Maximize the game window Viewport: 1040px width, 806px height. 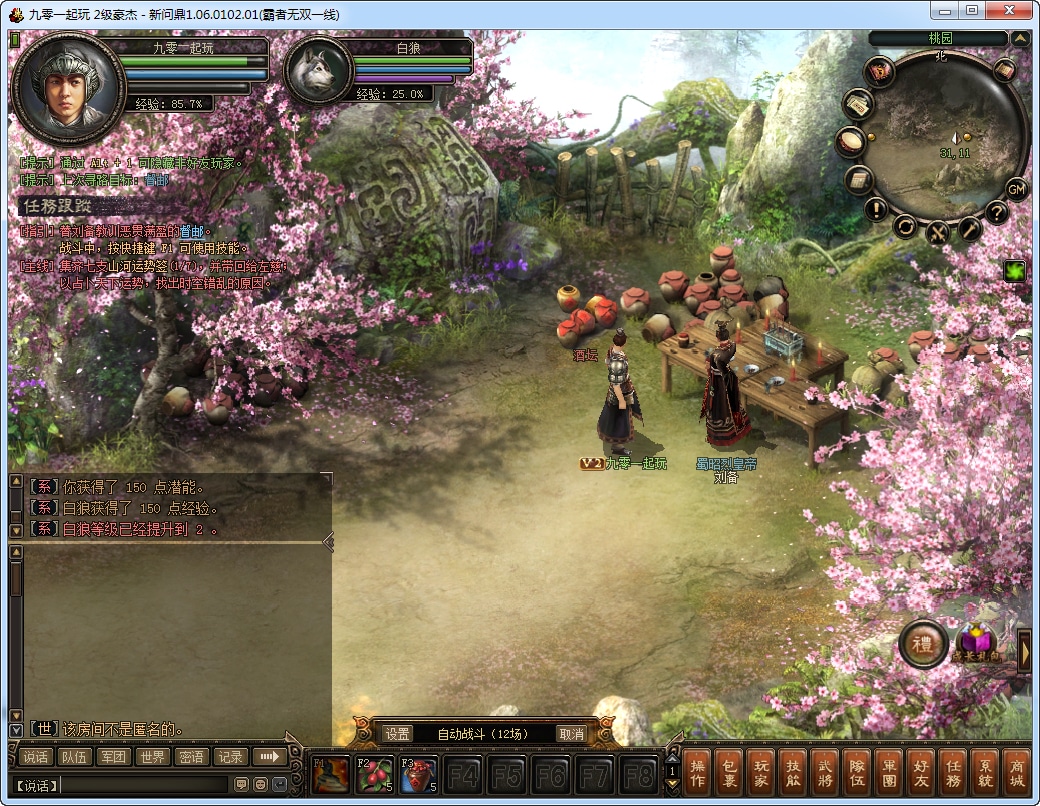pyautogui.click(x=971, y=10)
